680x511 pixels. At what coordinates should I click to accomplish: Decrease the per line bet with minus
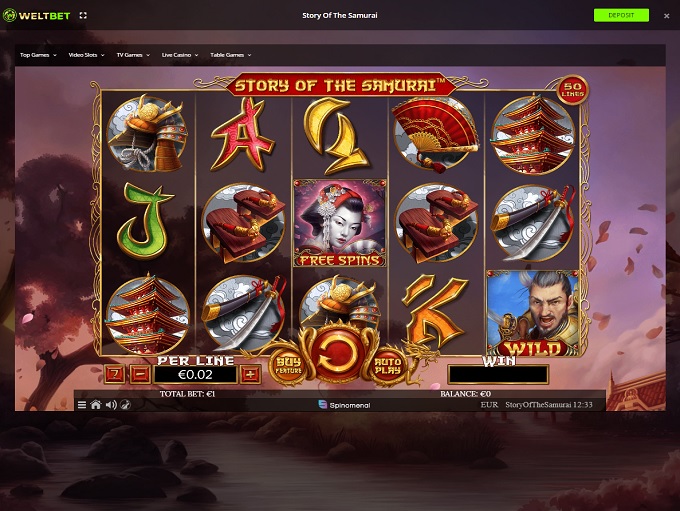click(x=140, y=374)
